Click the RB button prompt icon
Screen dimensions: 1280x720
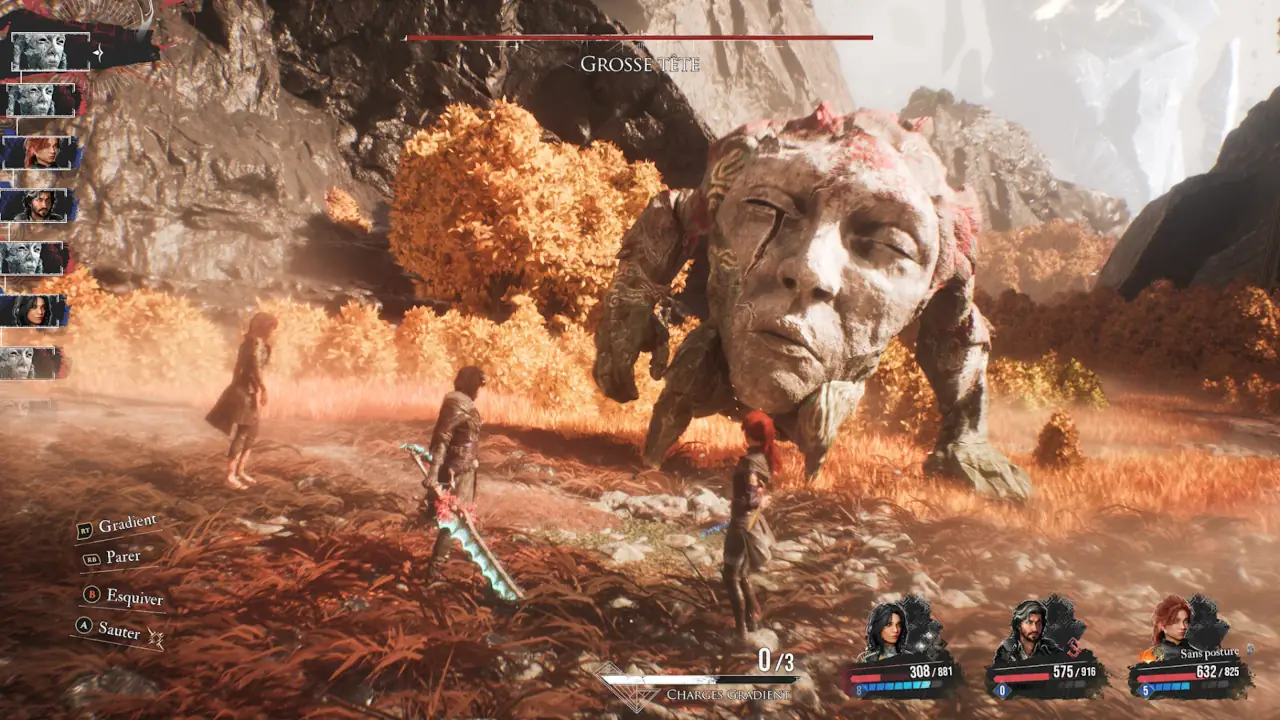click(91, 558)
